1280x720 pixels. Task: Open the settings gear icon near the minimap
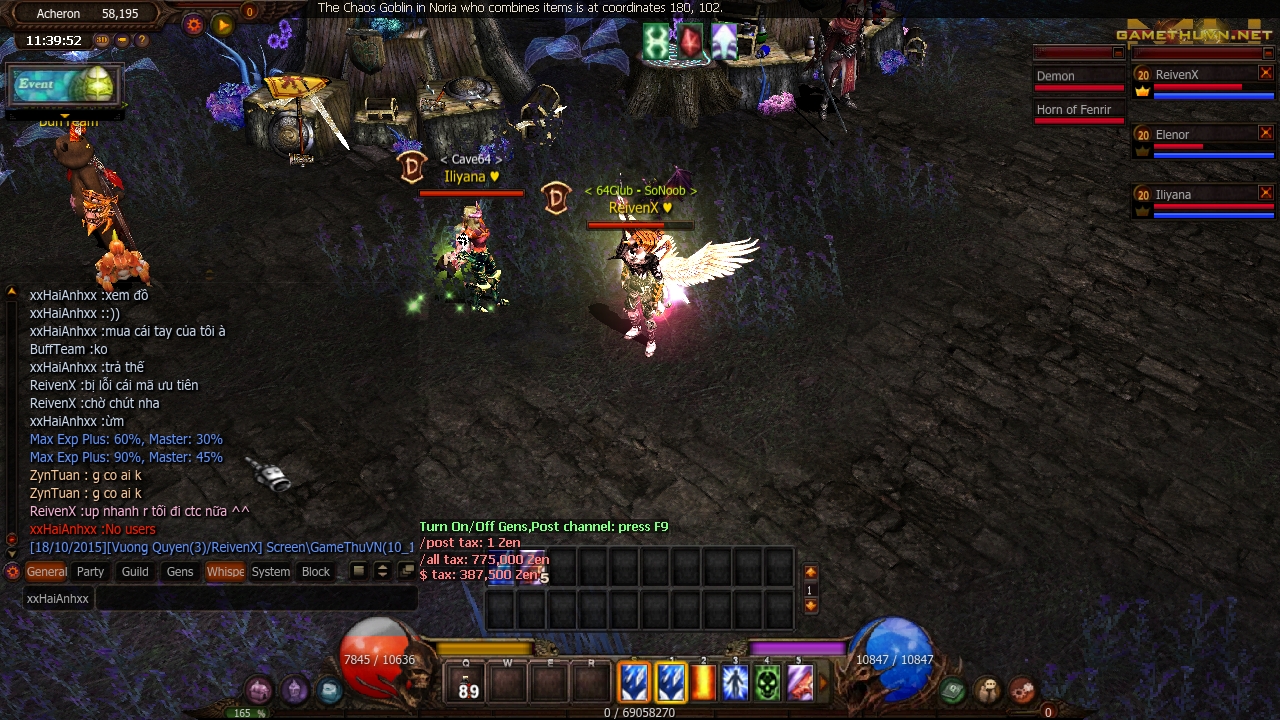pos(193,25)
